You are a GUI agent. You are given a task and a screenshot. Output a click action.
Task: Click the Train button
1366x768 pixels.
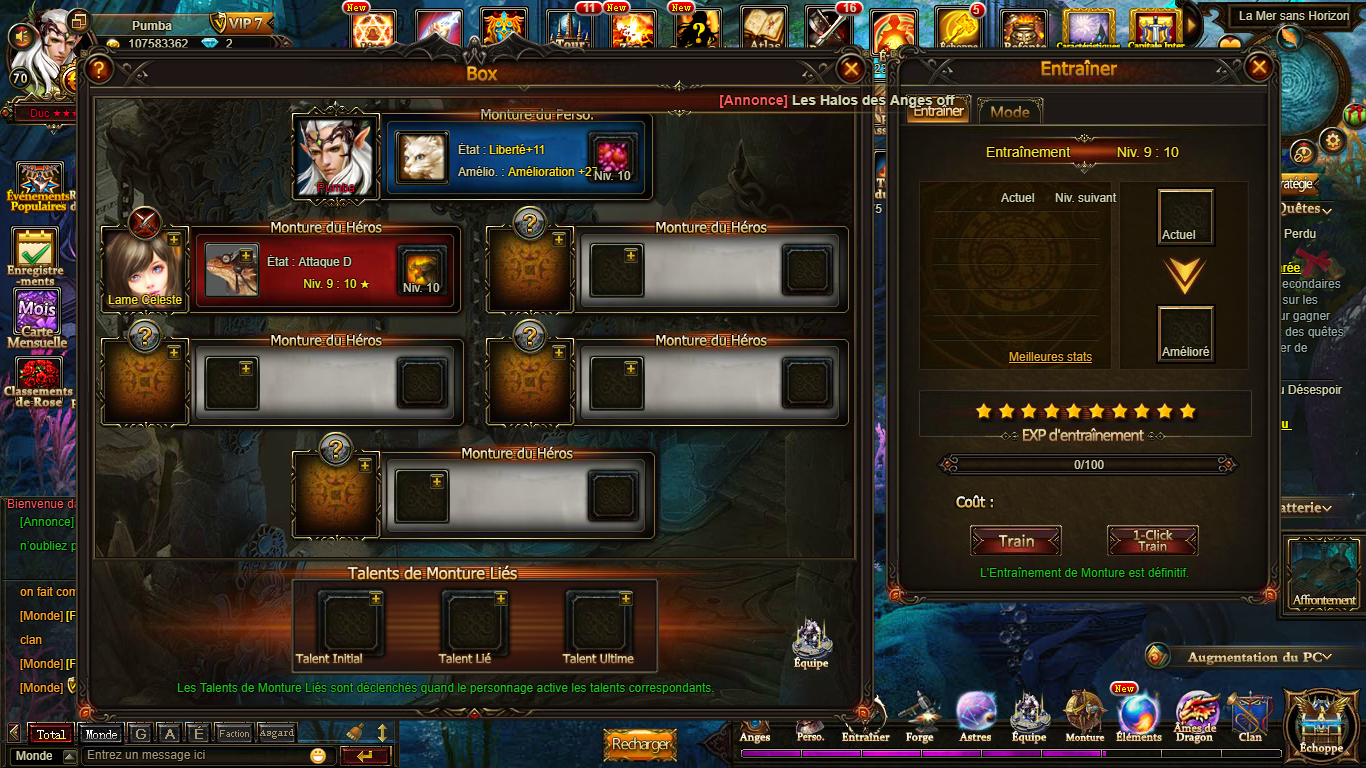(x=1016, y=541)
